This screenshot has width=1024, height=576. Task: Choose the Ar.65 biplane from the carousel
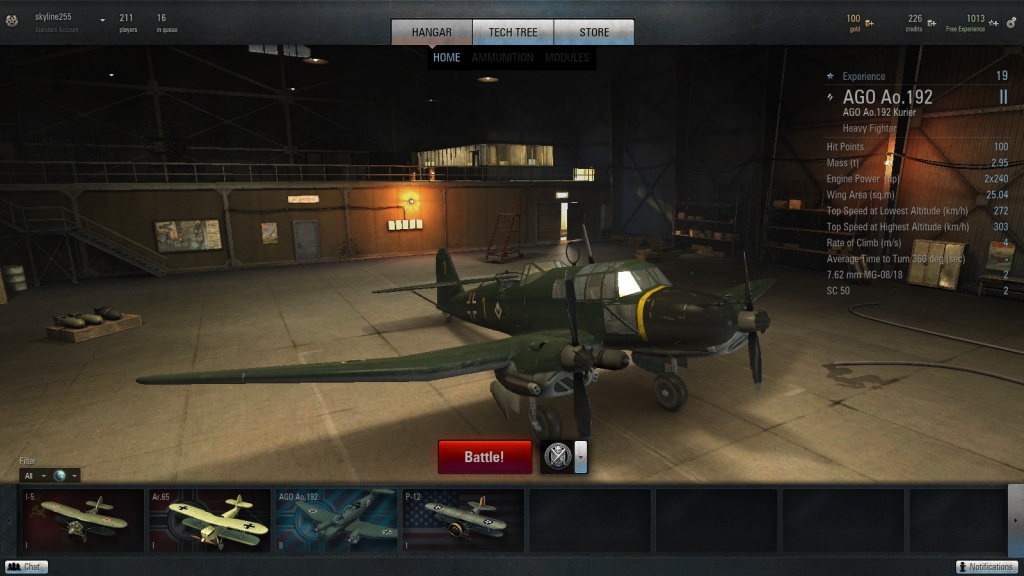pos(209,520)
